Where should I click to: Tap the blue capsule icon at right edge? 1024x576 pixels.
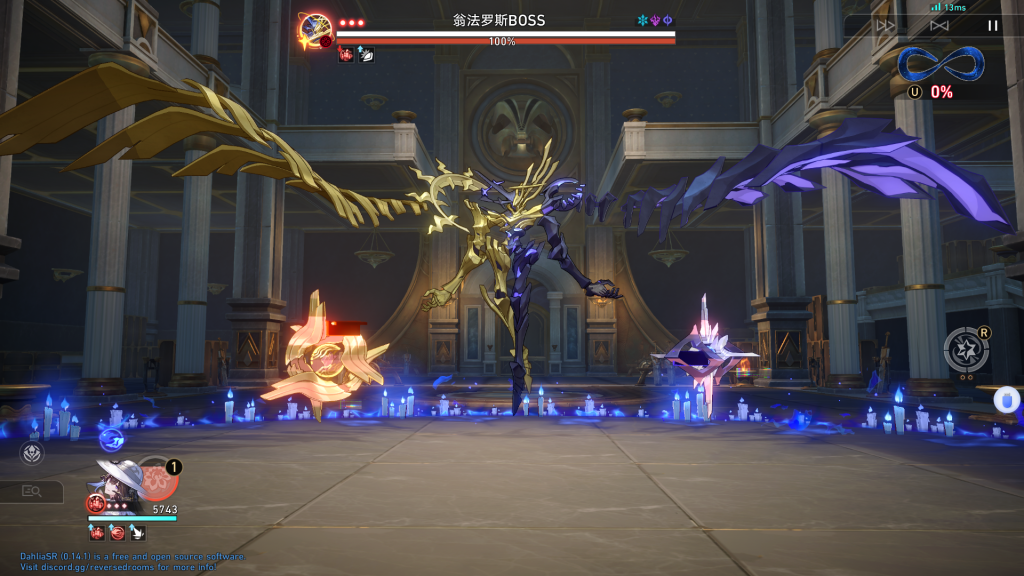(x=1006, y=399)
